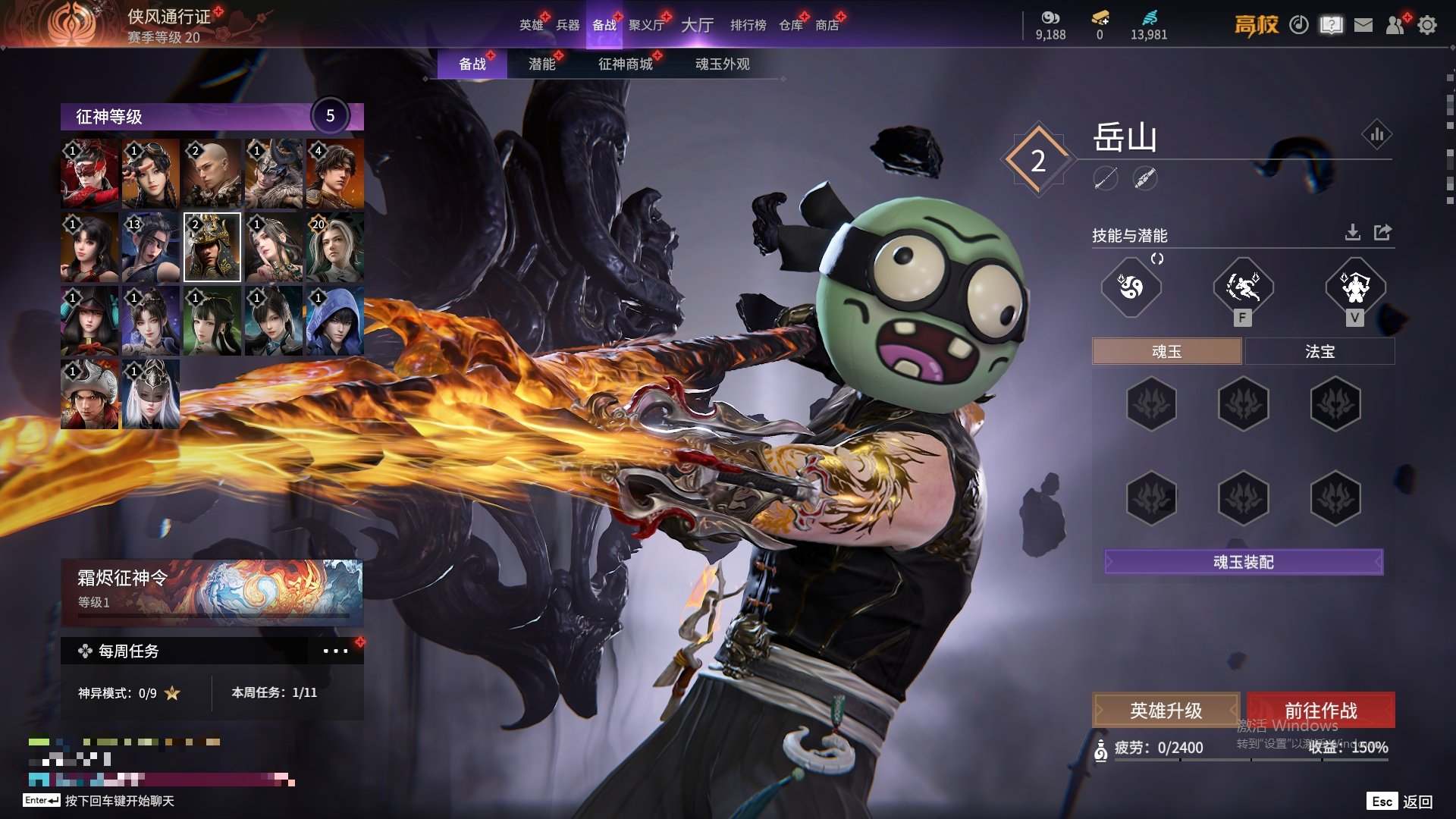Open the 英雄 heroes menu

coord(531,25)
